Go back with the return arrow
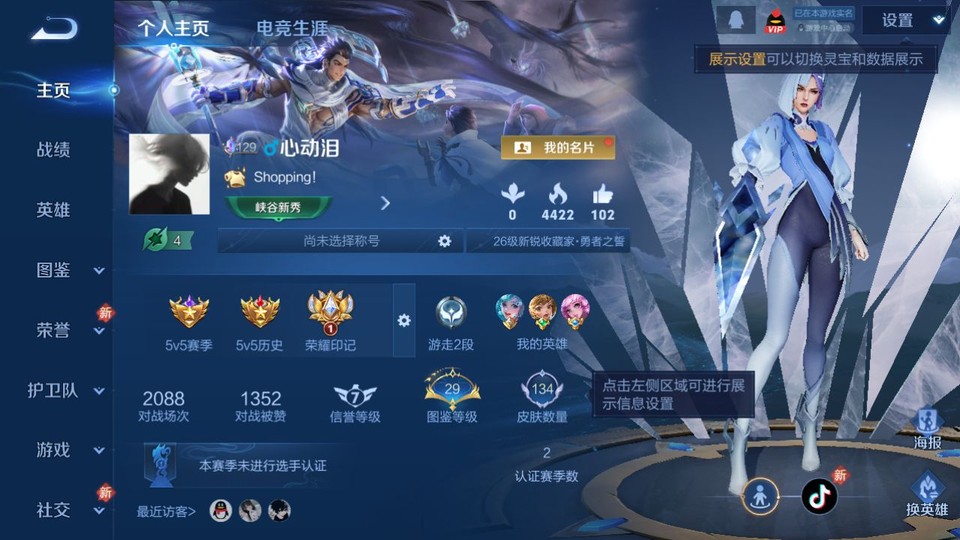 tap(53, 29)
